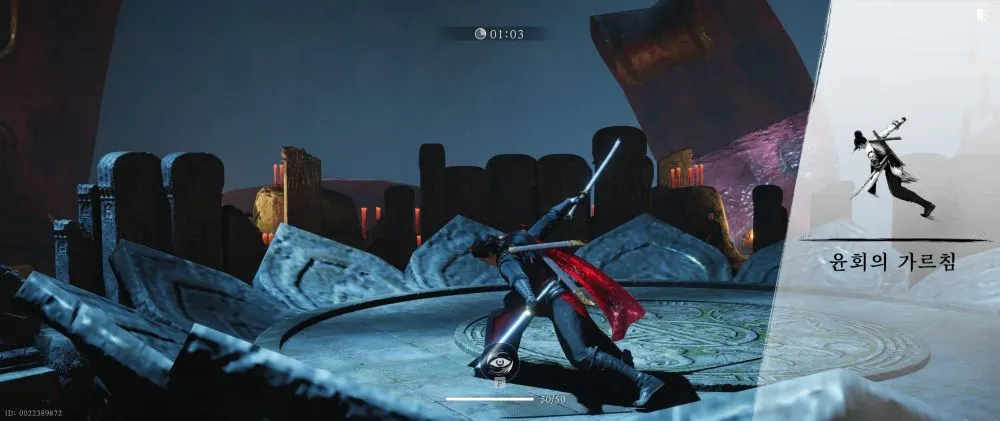Image resolution: width=1000 pixels, height=421 pixels.
Task: Select the ink-style warrior portrait
Action: [893, 167]
